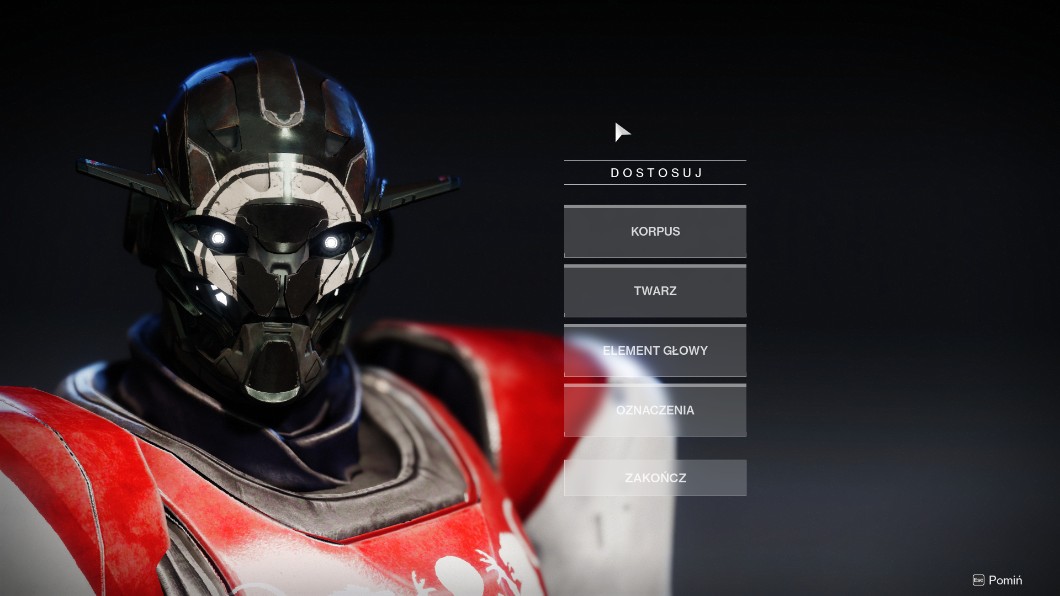Viewport: 1060px width, 596px height.
Task: Open the Korpus customization option
Action: tap(655, 232)
